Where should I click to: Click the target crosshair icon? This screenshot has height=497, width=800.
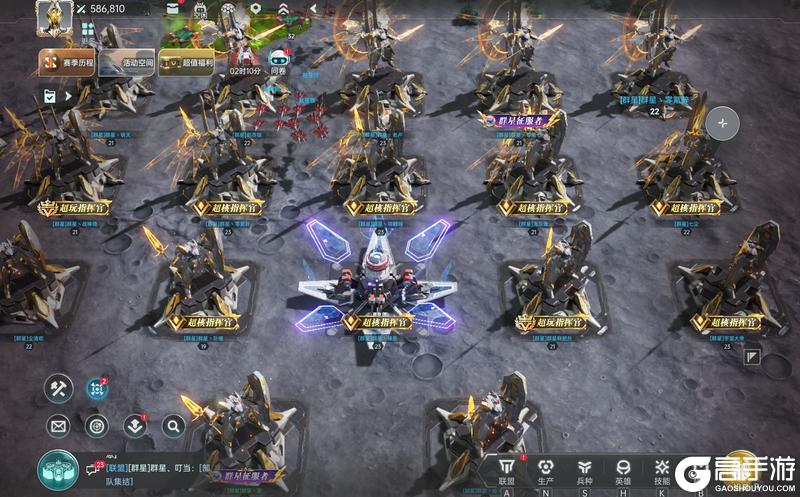[96, 426]
